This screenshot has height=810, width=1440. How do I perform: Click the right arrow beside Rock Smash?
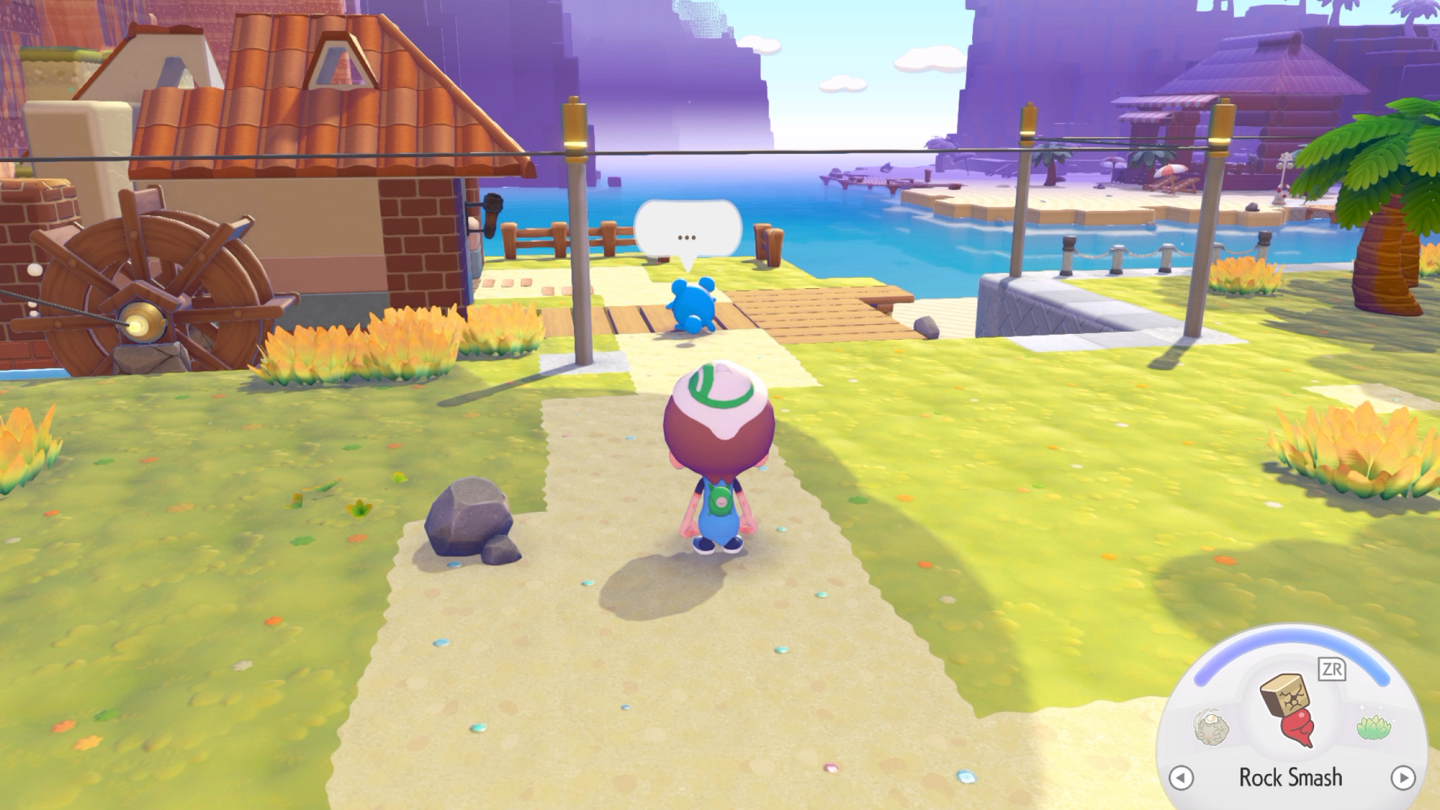coord(1403,777)
